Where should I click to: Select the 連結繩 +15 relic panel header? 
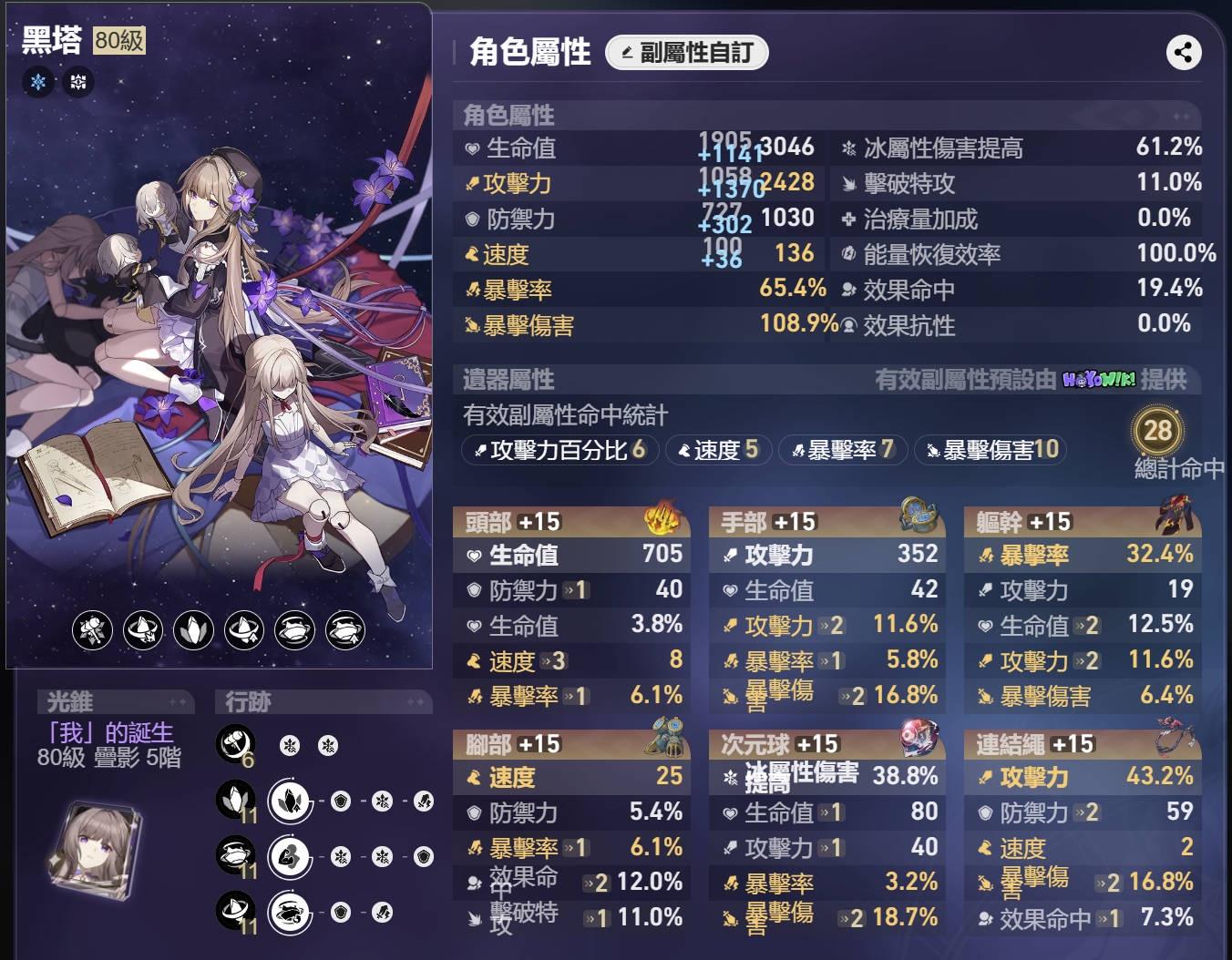1082,744
